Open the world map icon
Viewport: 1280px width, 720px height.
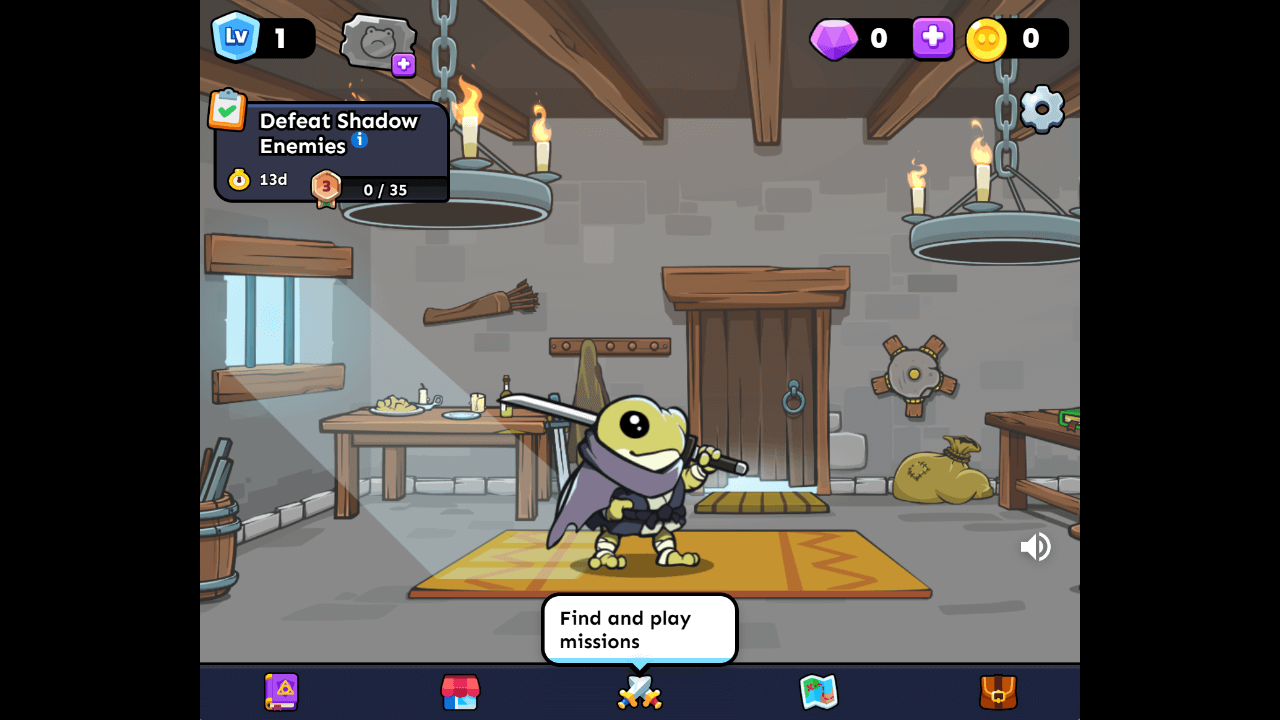click(x=818, y=692)
